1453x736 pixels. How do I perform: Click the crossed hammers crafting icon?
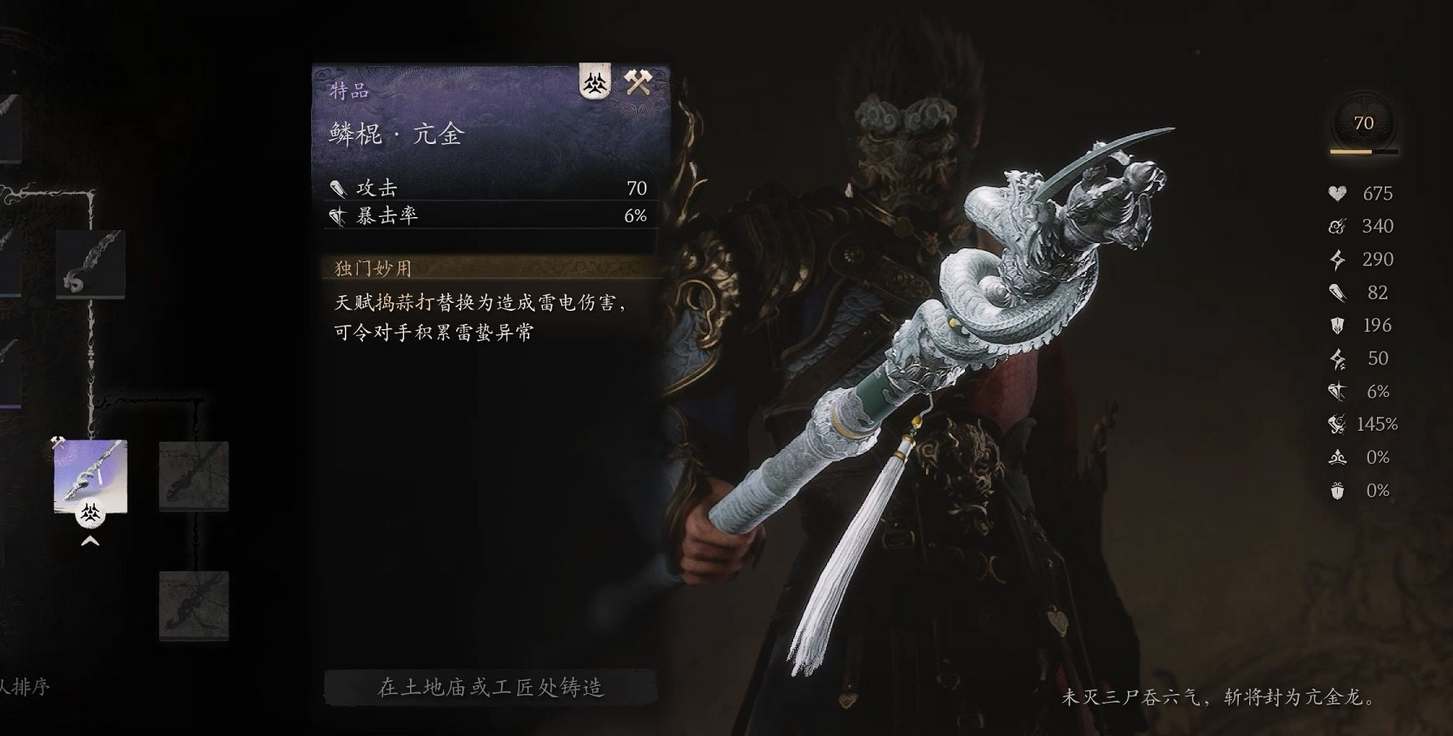[x=637, y=82]
